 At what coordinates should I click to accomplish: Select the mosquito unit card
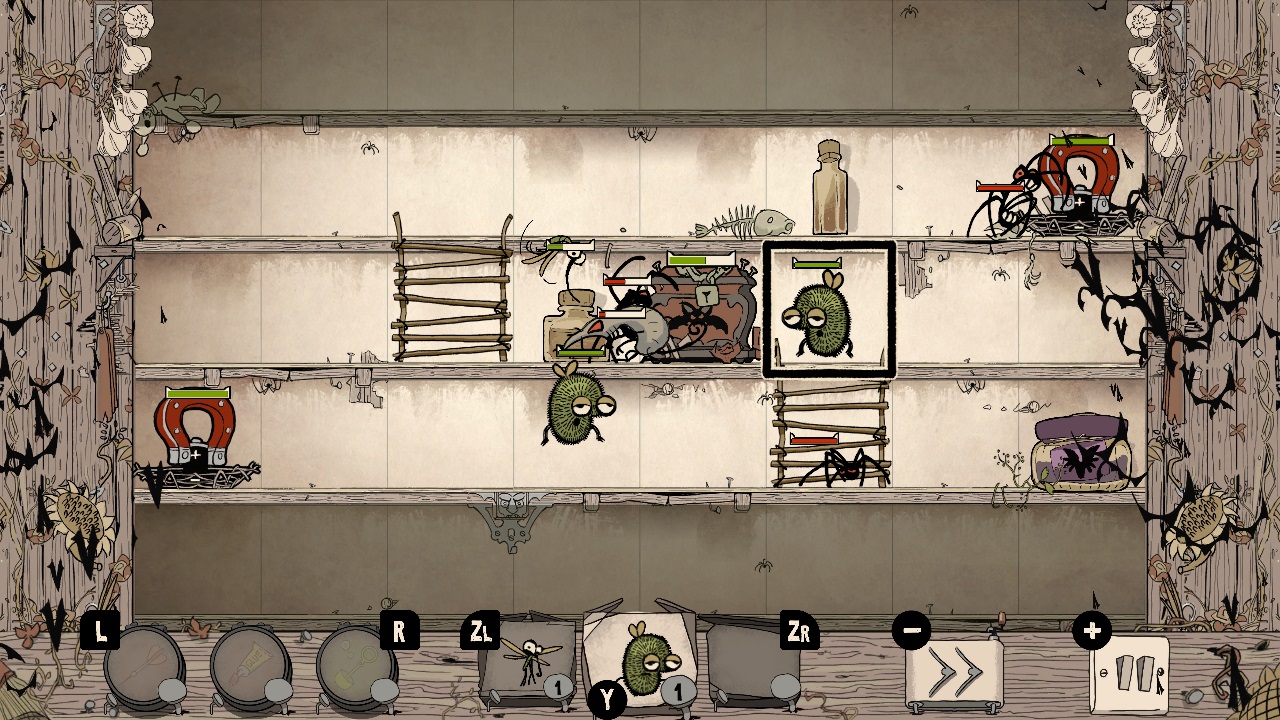click(x=530, y=660)
